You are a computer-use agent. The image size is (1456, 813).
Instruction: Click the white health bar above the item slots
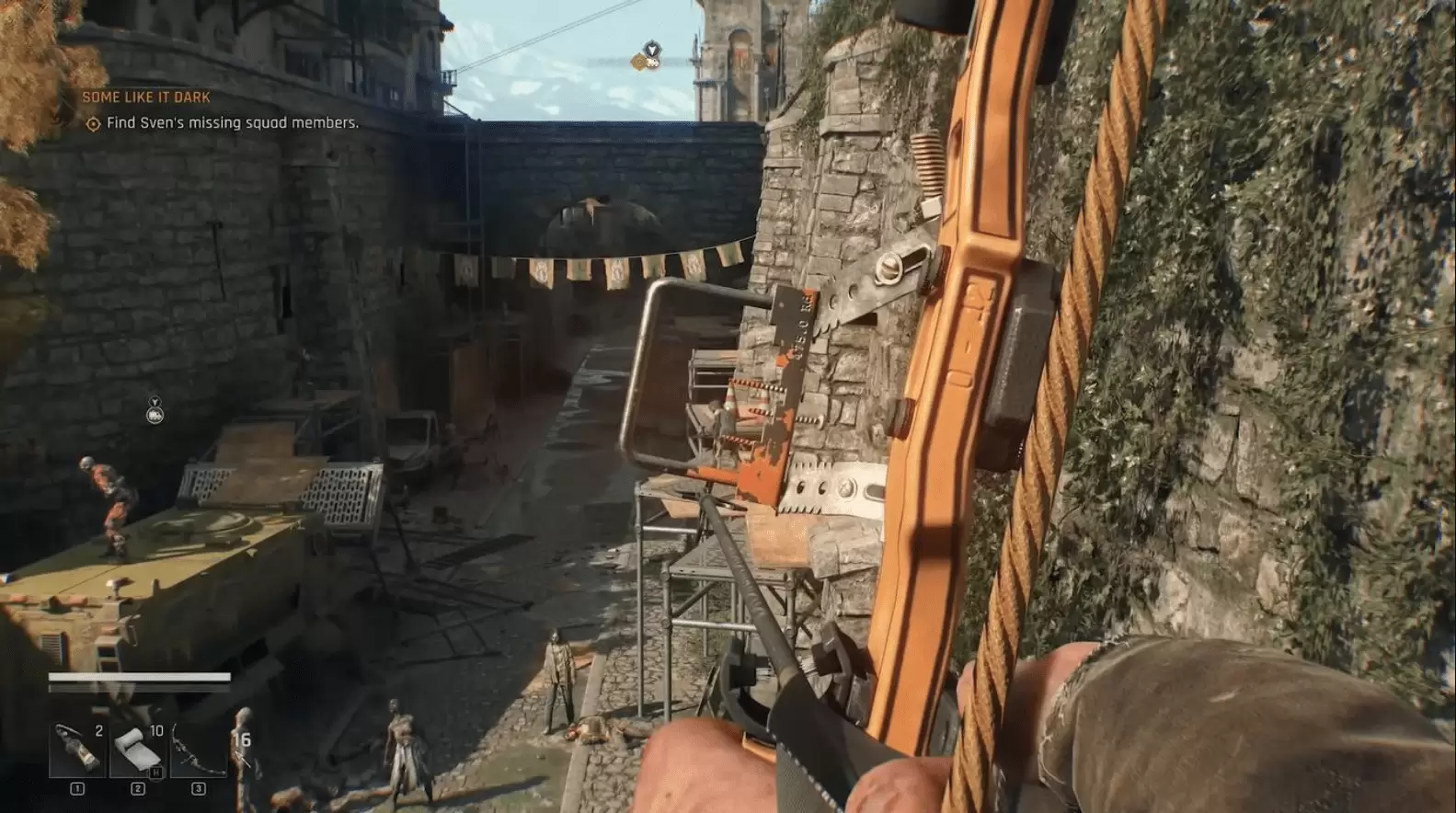coord(136,679)
